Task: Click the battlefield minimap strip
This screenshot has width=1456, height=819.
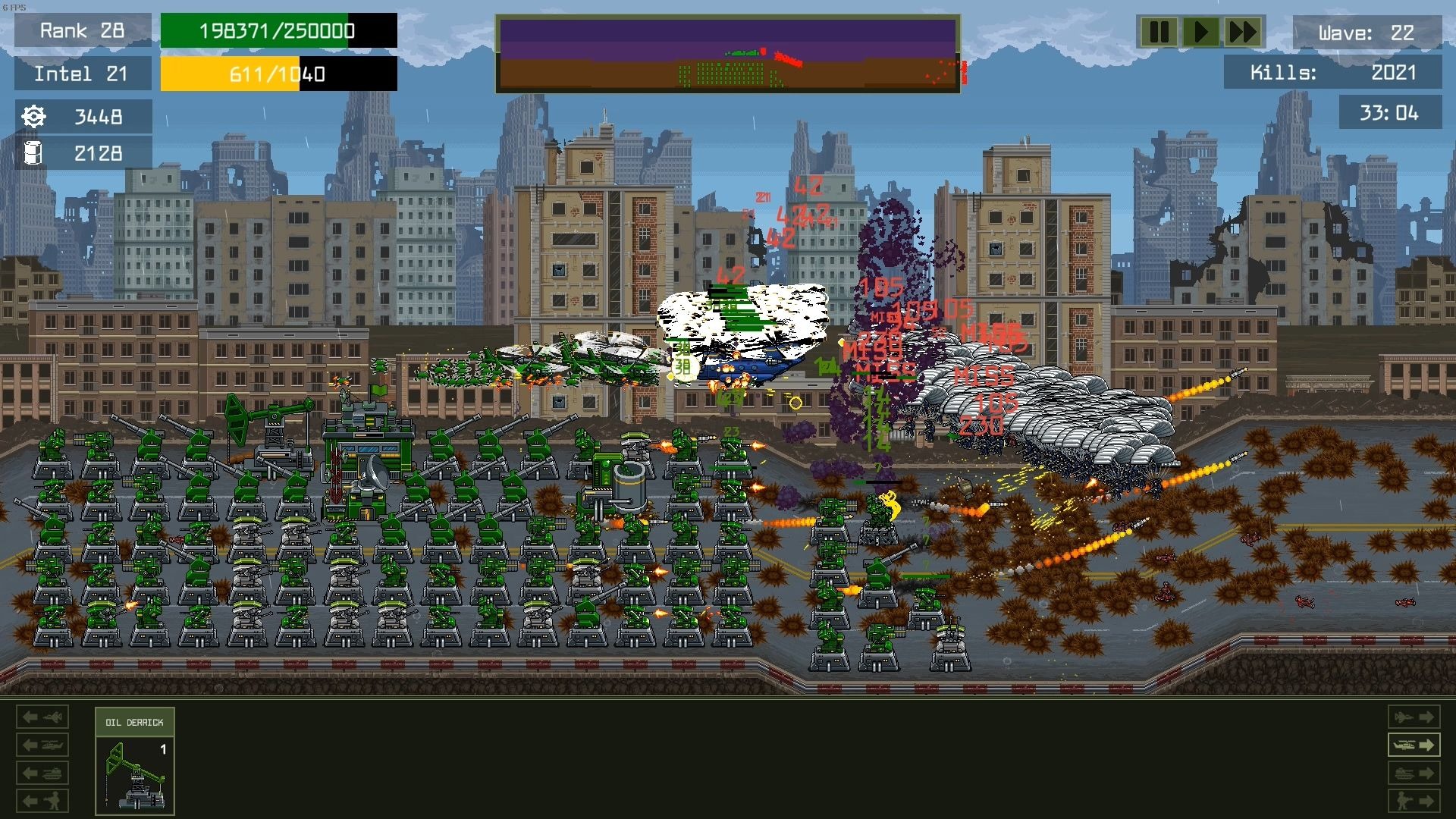Action: [x=728, y=54]
